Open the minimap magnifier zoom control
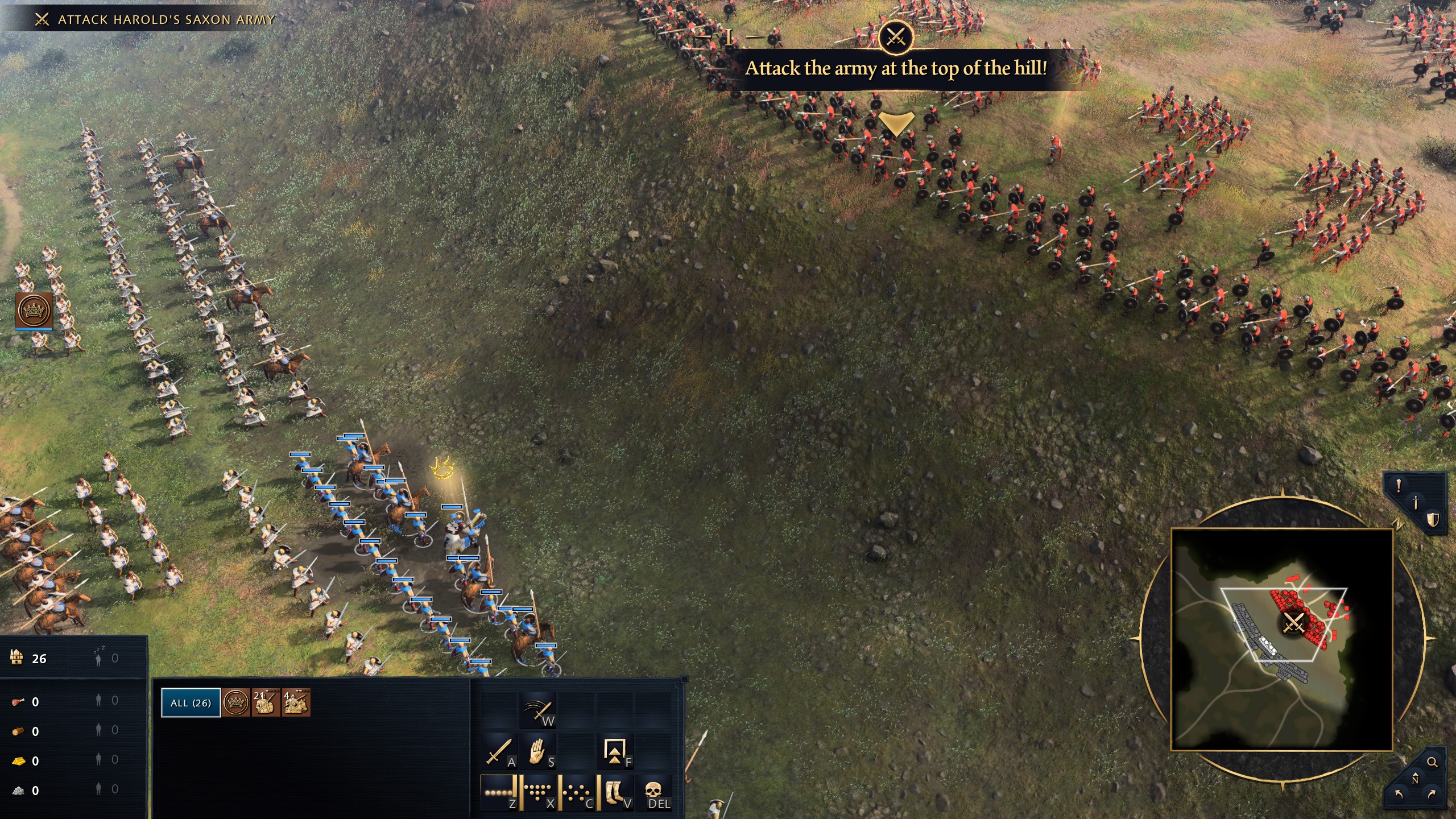Image resolution: width=1456 pixels, height=819 pixels. (1432, 762)
